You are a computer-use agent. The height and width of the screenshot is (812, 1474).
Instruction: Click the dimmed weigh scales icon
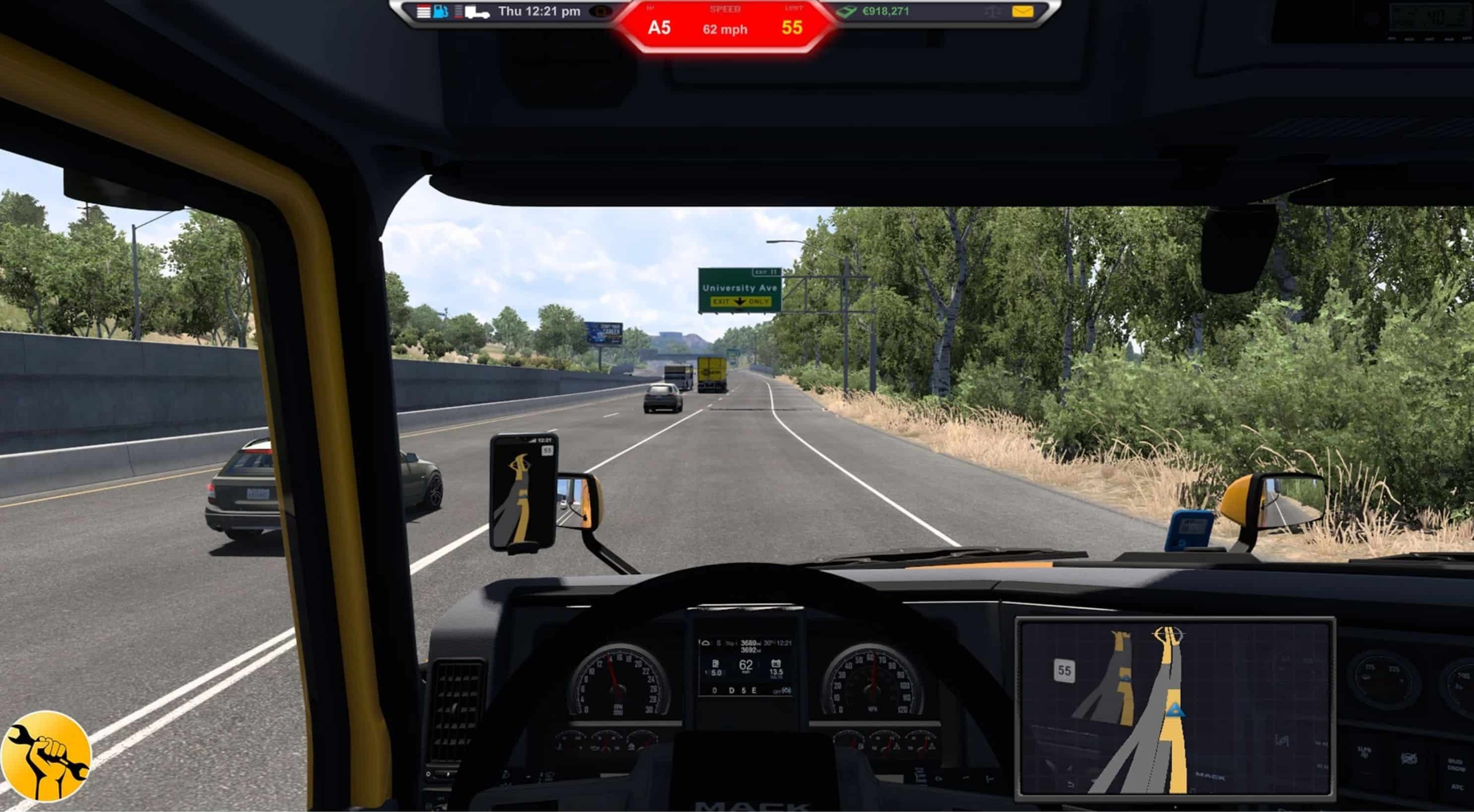tap(993, 12)
